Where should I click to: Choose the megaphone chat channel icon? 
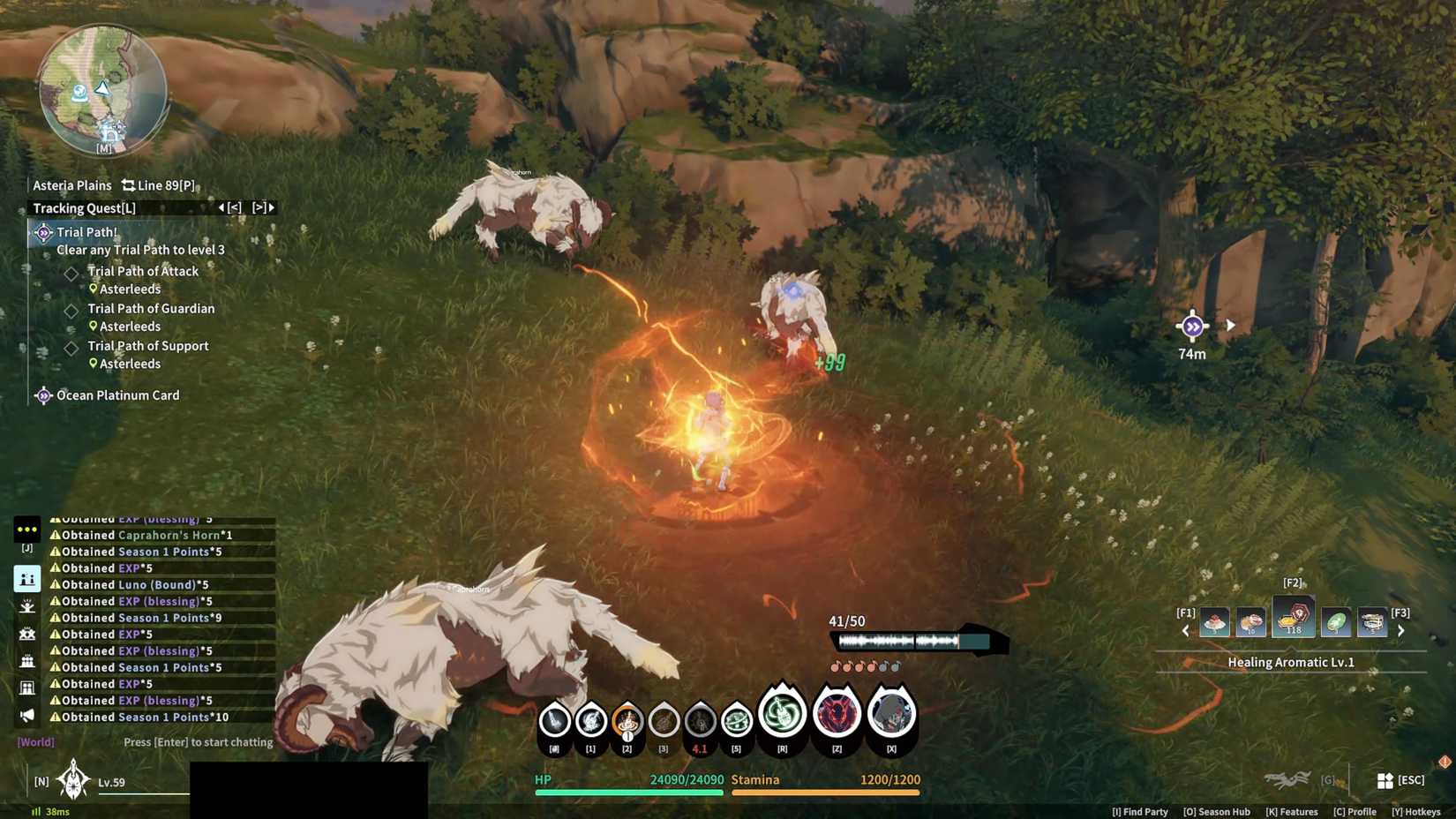coord(27,715)
